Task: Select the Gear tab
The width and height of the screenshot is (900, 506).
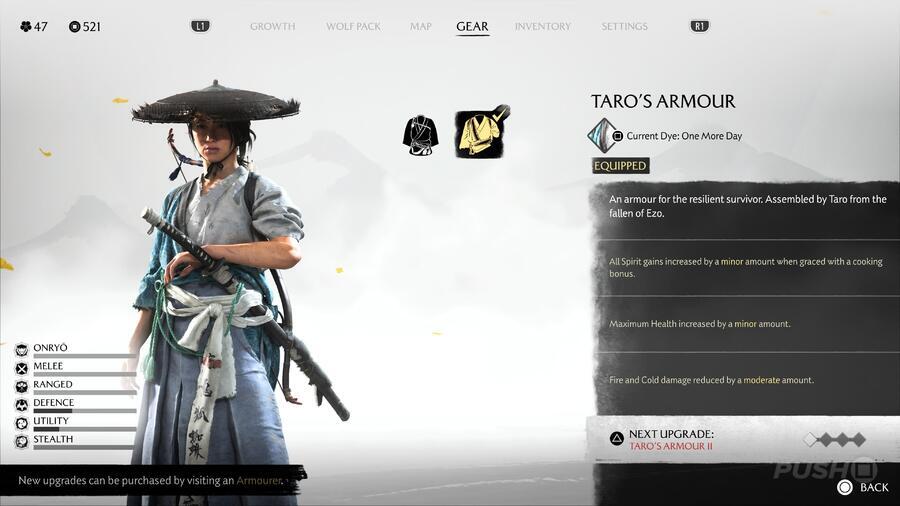Action: [x=472, y=26]
